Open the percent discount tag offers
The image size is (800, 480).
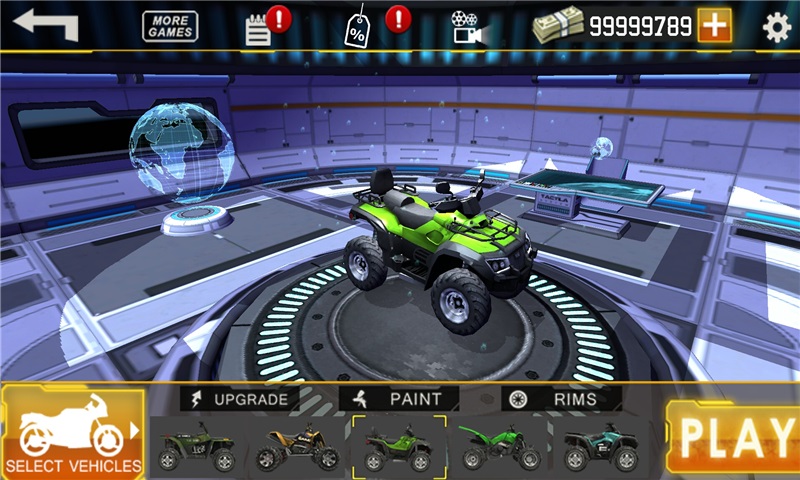pyautogui.click(x=357, y=28)
